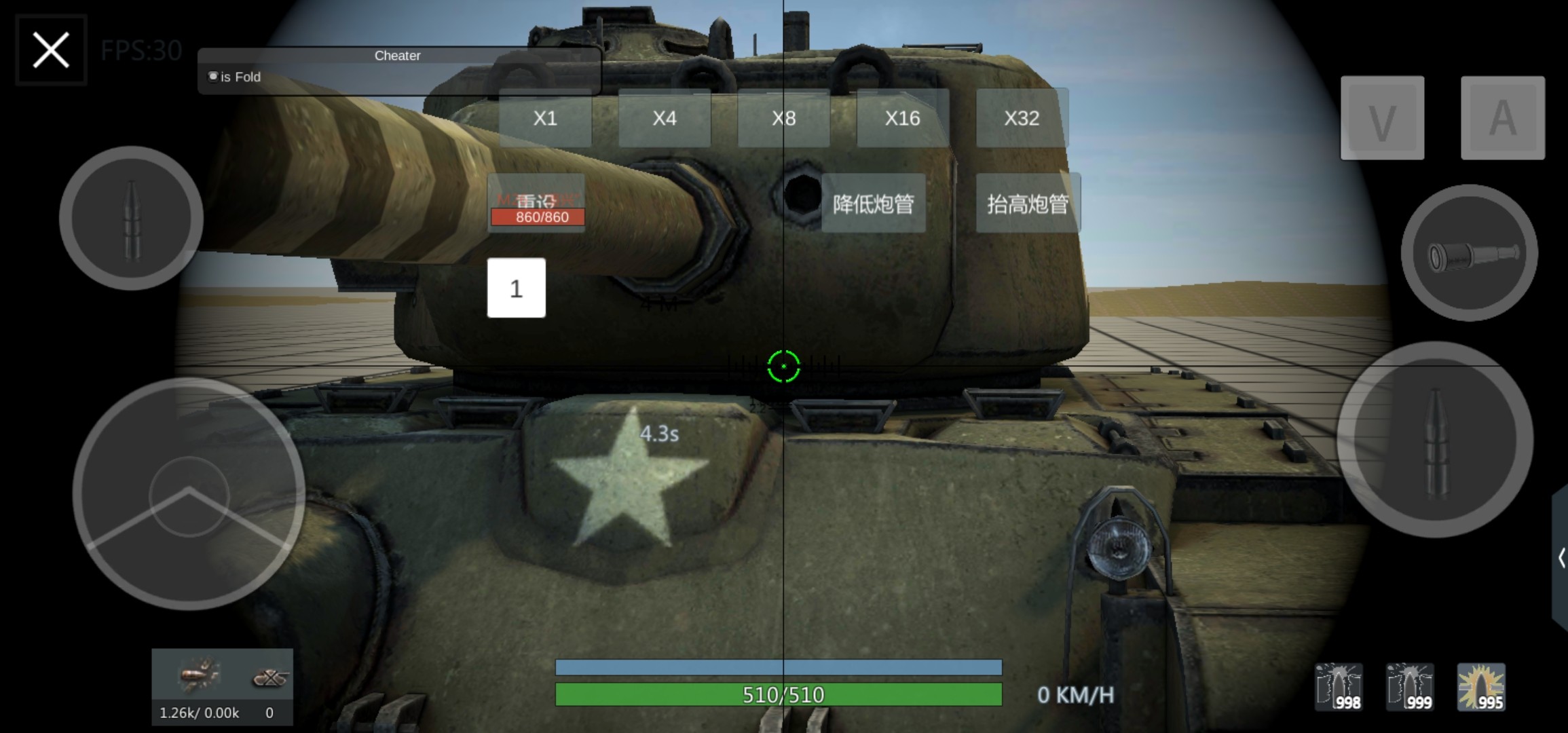This screenshot has width=1568, height=733.
Task: Set zoom to X1
Action: tap(545, 118)
